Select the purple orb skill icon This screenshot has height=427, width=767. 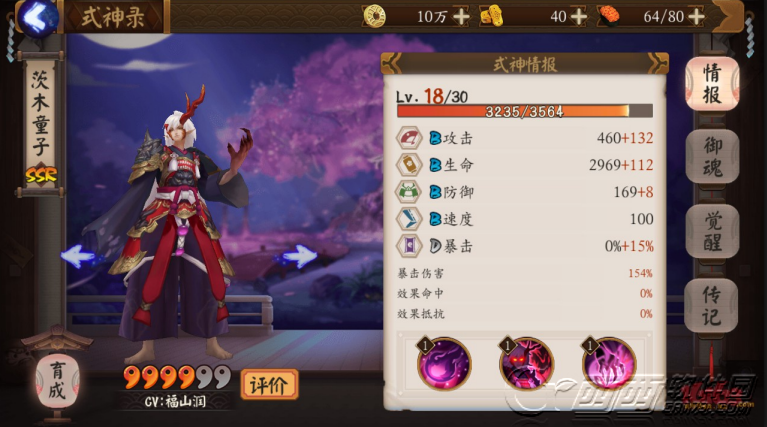point(444,363)
